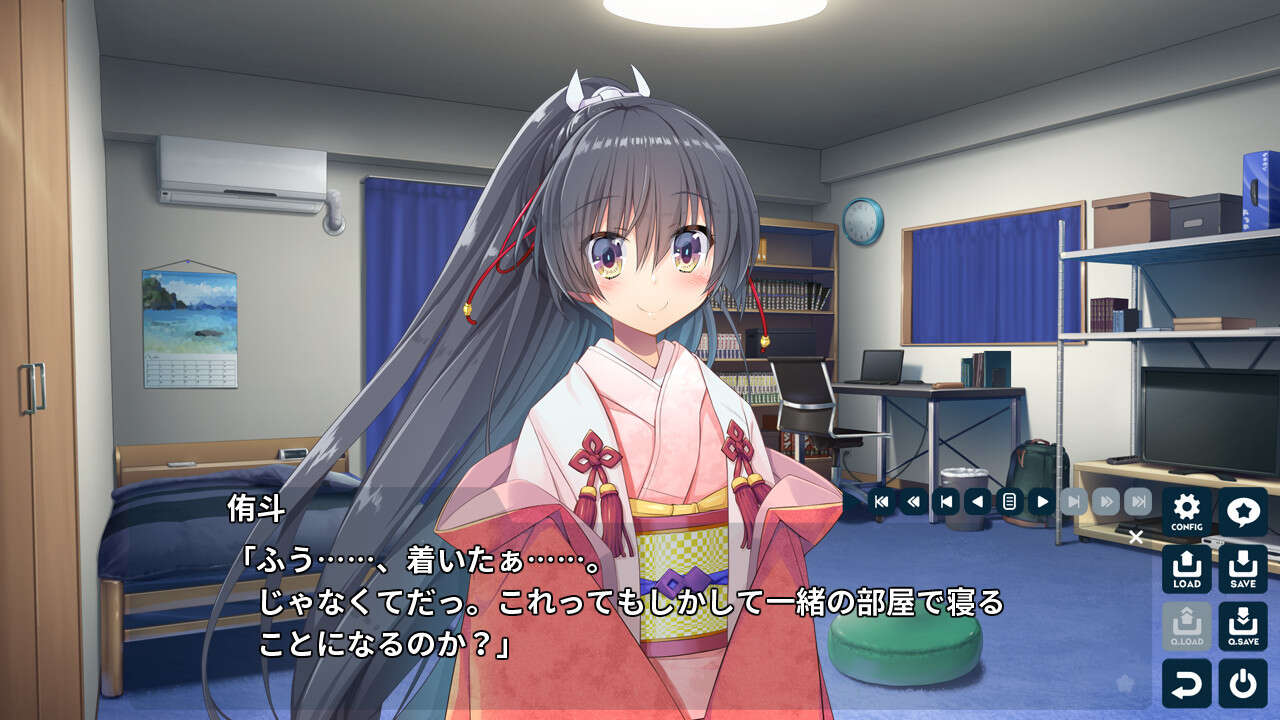Click the greyed-out Q.LOAD button
Image resolution: width=1280 pixels, height=720 pixels.
1187,626
